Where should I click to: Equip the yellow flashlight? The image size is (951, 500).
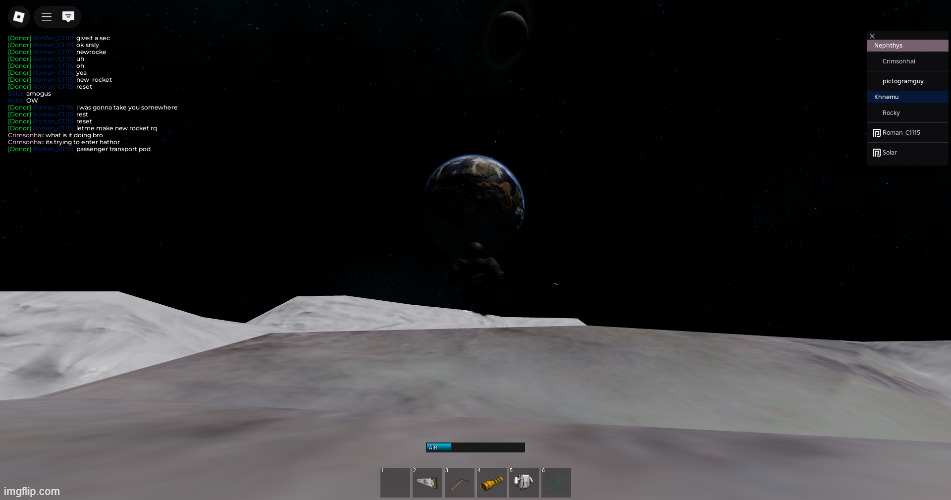point(491,483)
